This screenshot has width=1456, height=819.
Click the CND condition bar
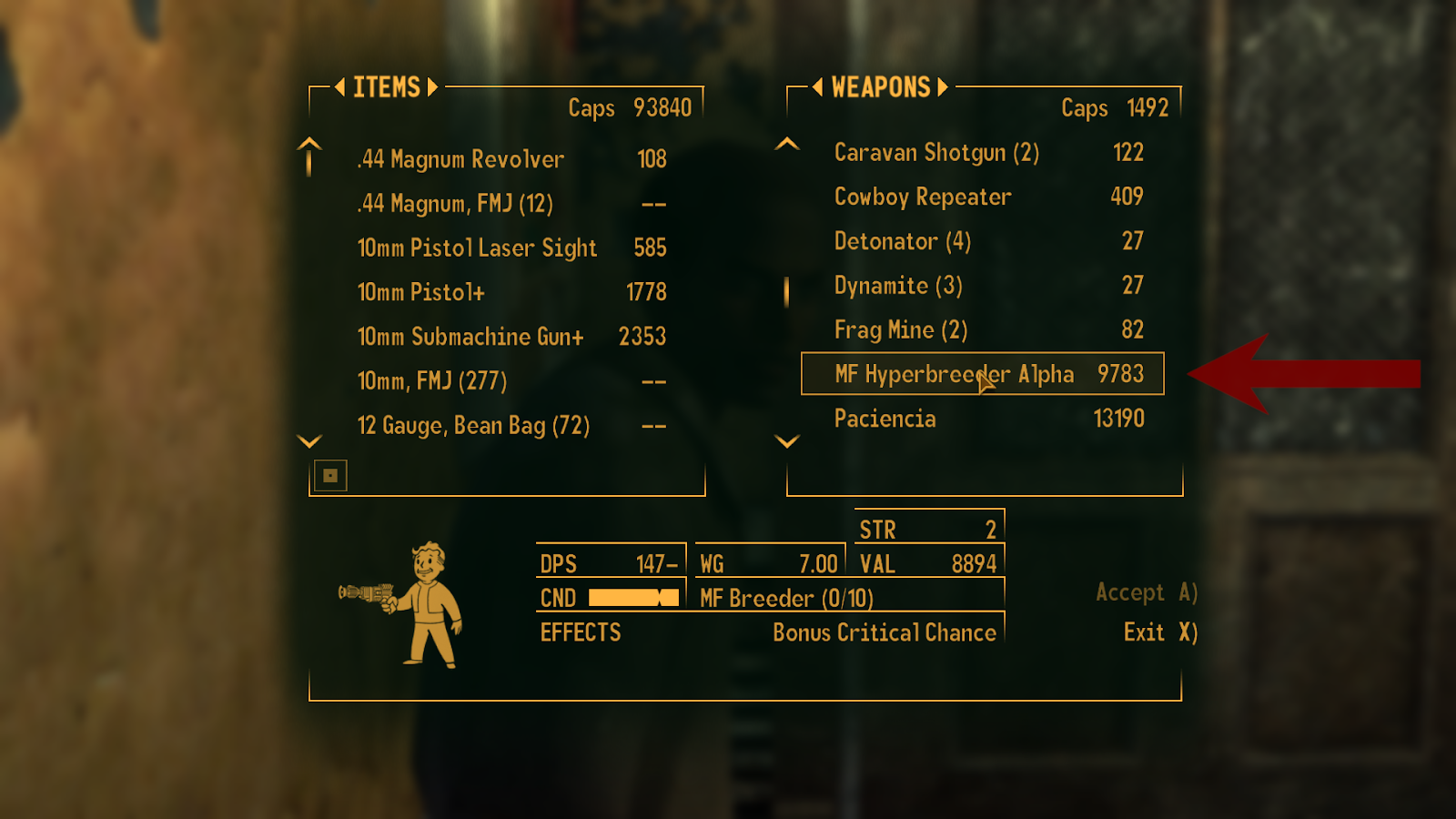point(634,598)
